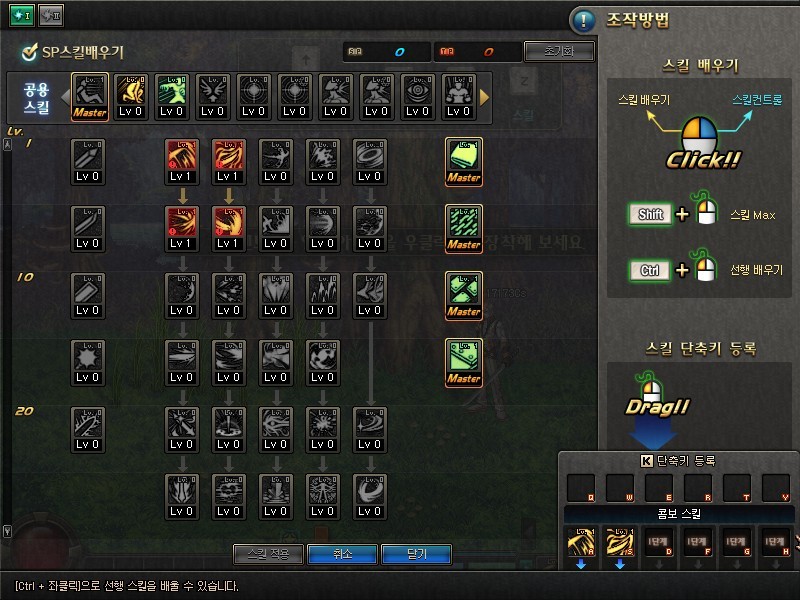Apply skills with the 스킬 적용 button

coord(268,554)
